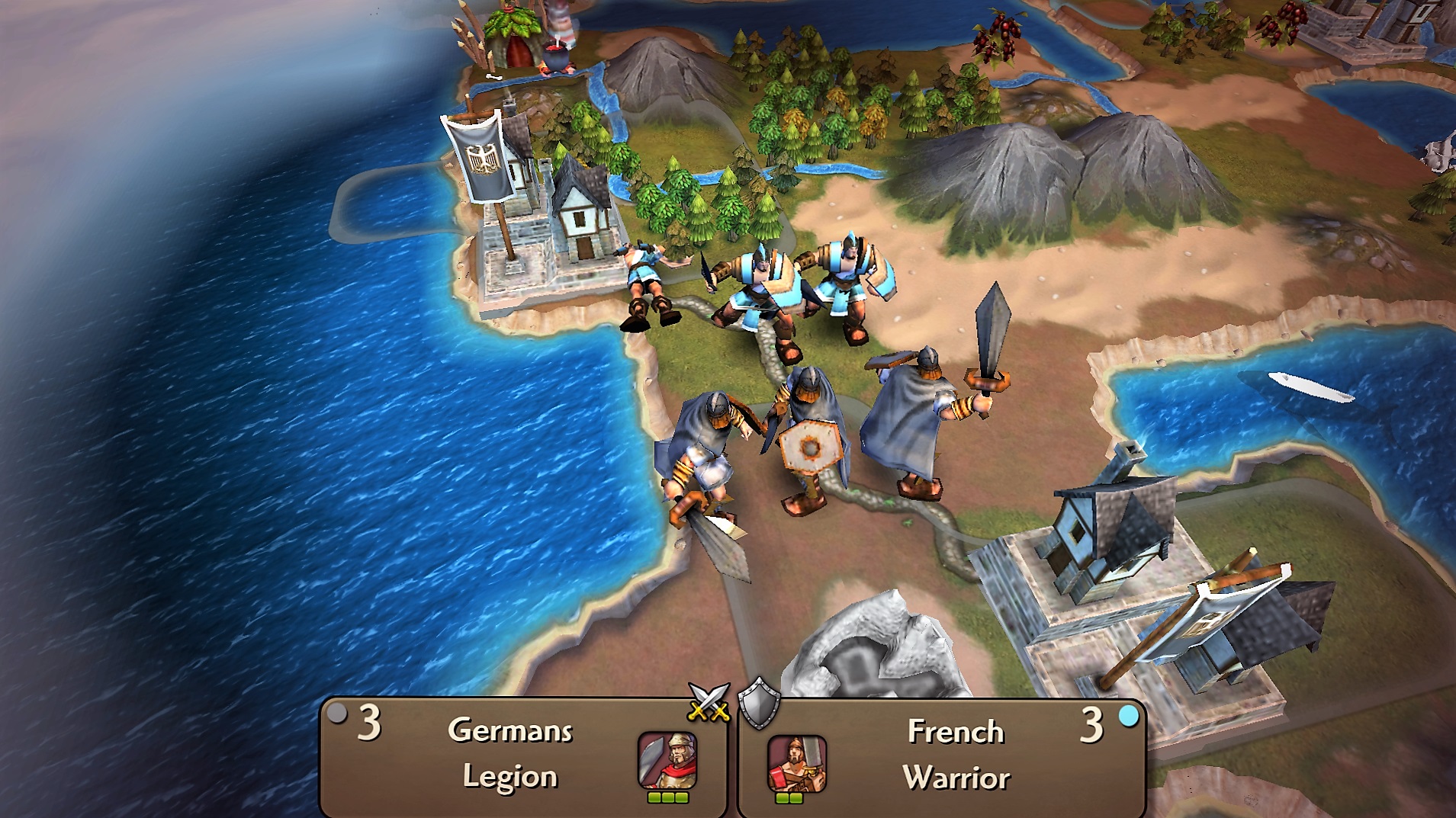Click the crossed swords attacker icon
The height and width of the screenshot is (818, 1456).
click(709, 701)
